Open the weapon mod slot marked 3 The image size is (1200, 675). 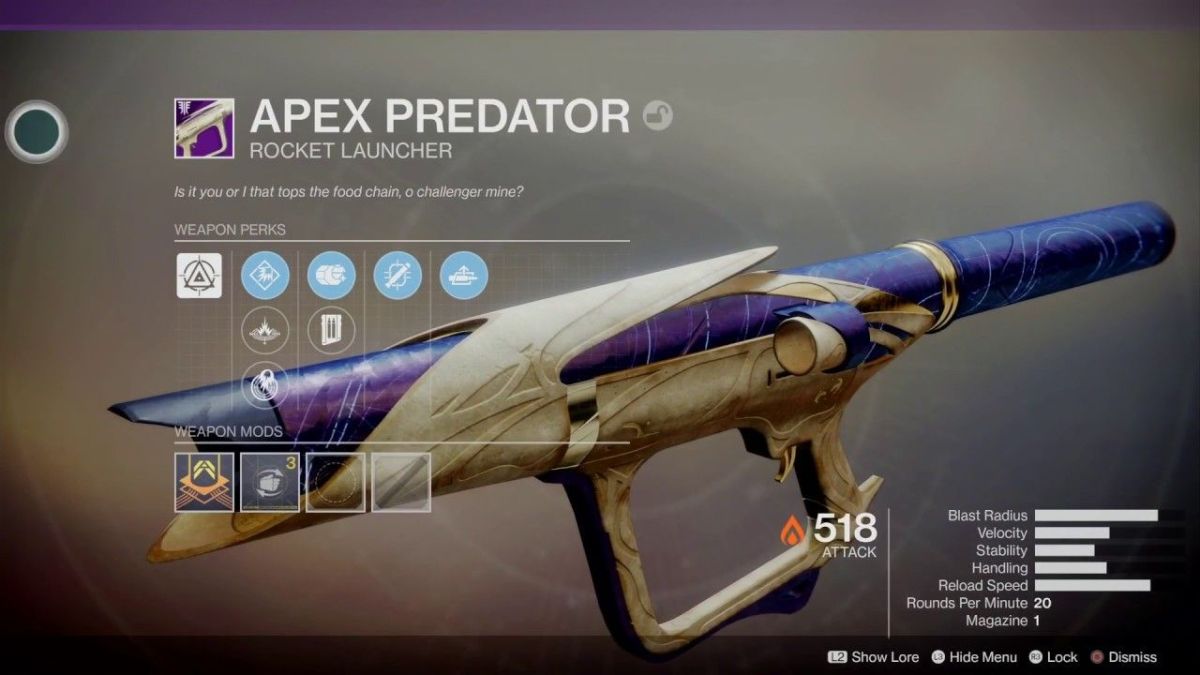(270, 482)
